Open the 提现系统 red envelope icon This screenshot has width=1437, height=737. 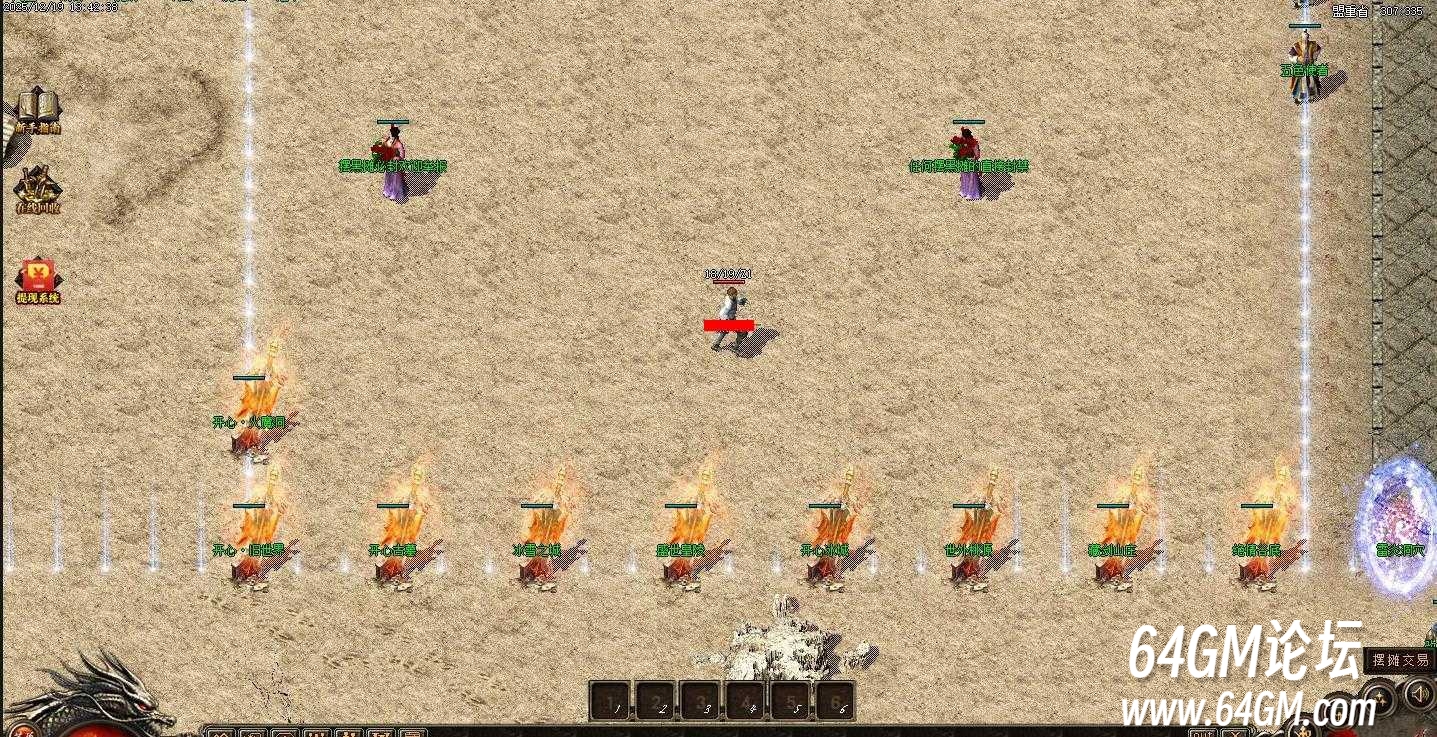pos(38,279)
